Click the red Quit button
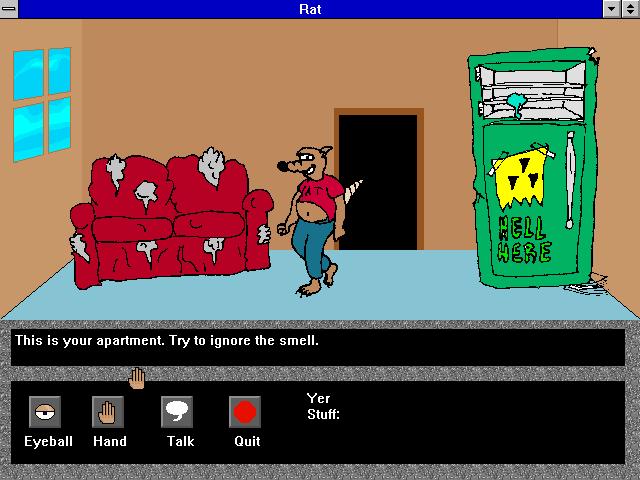Image resolution: width=640 pixels, height=480 pixels. [246, 411]
